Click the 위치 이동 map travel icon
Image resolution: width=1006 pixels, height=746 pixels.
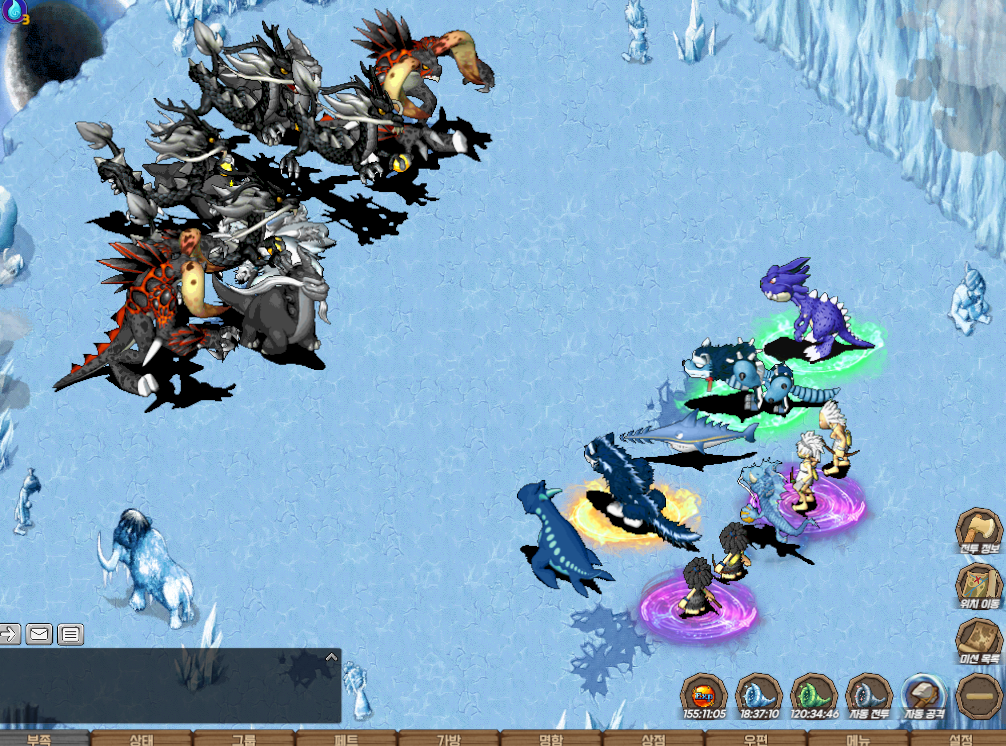[978, 585]
